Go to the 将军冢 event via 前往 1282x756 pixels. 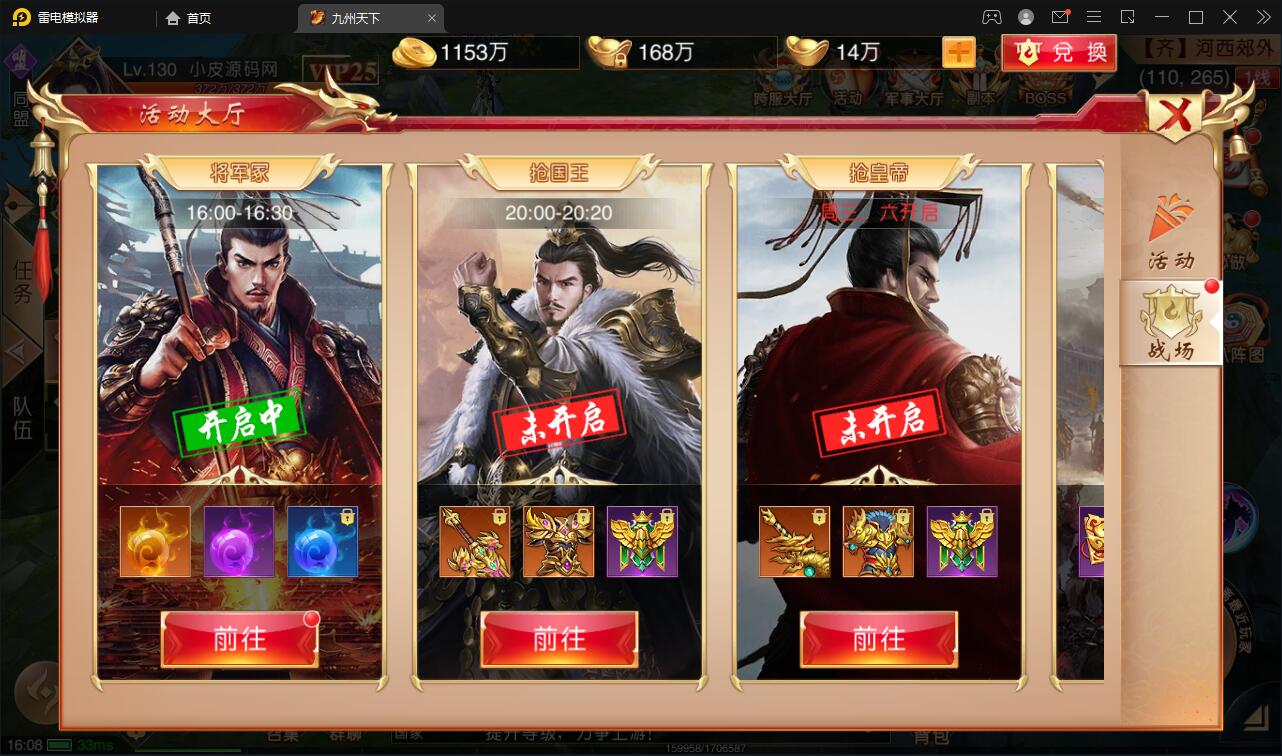[x=240, y=639]
